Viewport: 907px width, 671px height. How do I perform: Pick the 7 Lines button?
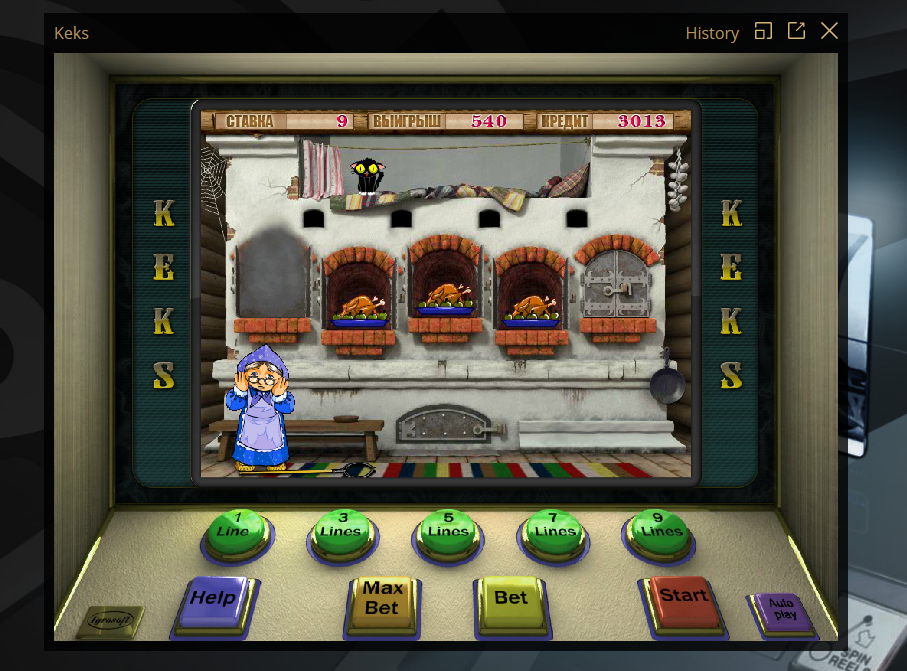[553, 531]
